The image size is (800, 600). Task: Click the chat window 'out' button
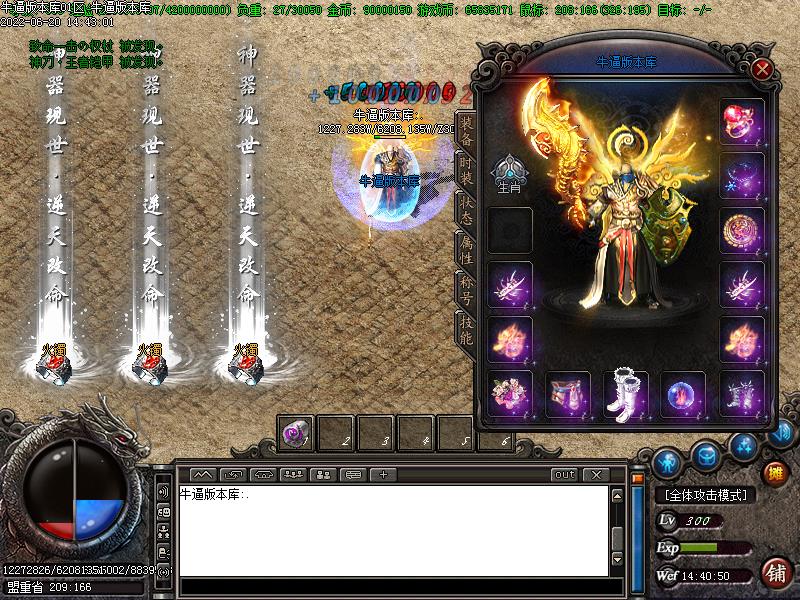click(x=565, y=474)
